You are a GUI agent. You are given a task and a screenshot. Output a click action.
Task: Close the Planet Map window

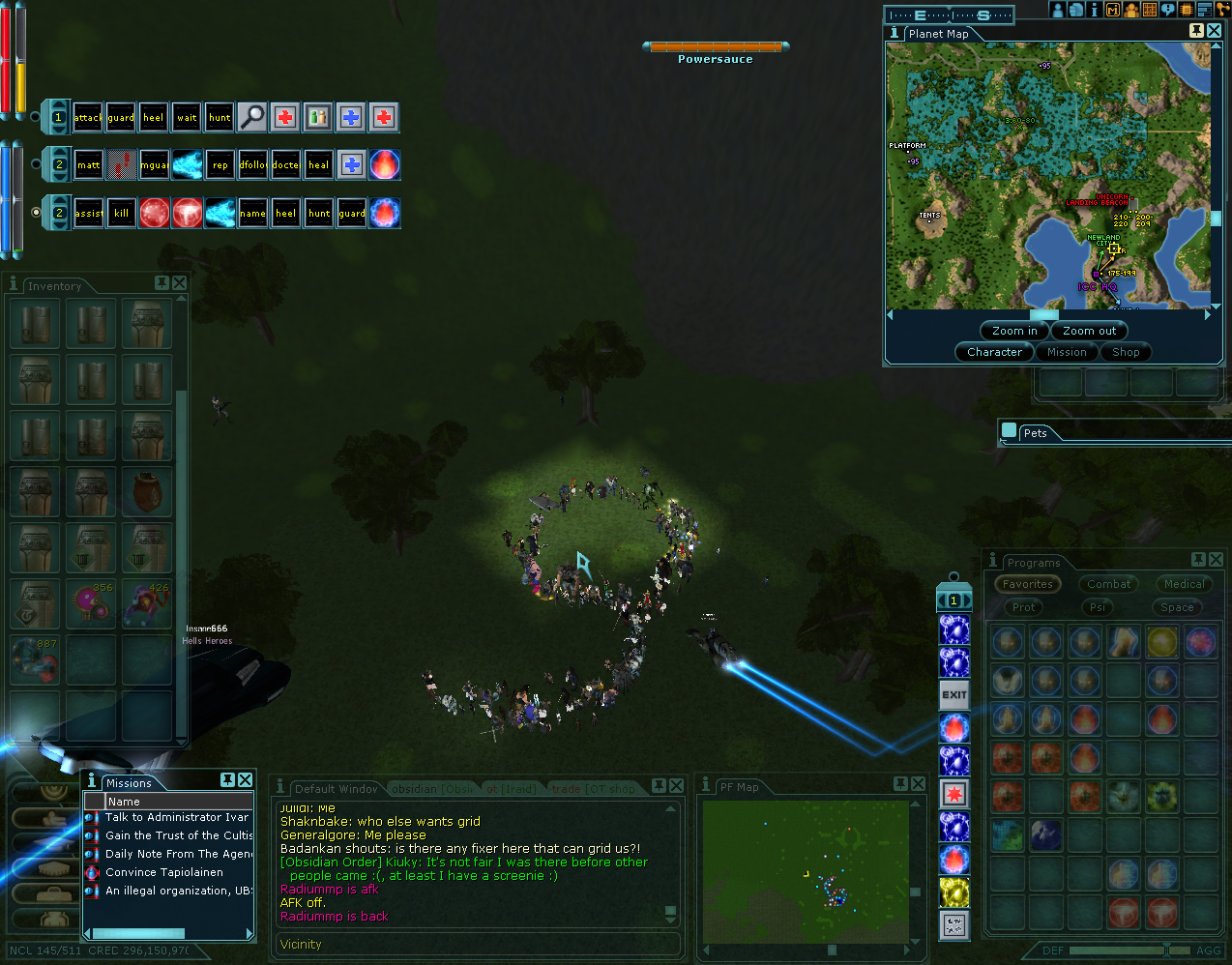(x=1215, y=31)
